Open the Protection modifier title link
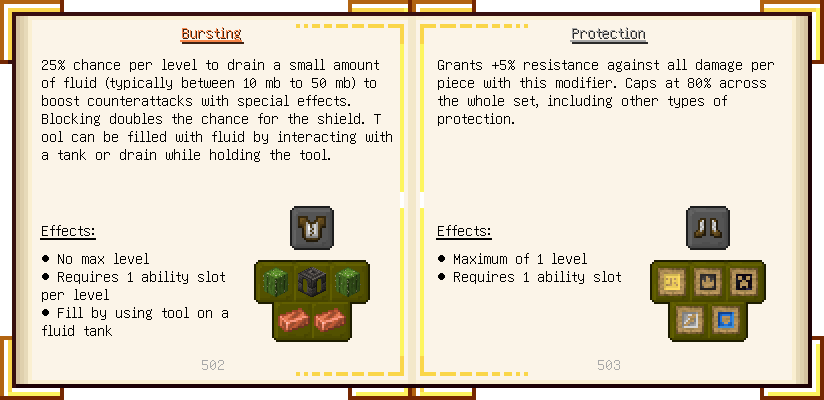The width and height of the screenshot is (824, 400). 608,34
